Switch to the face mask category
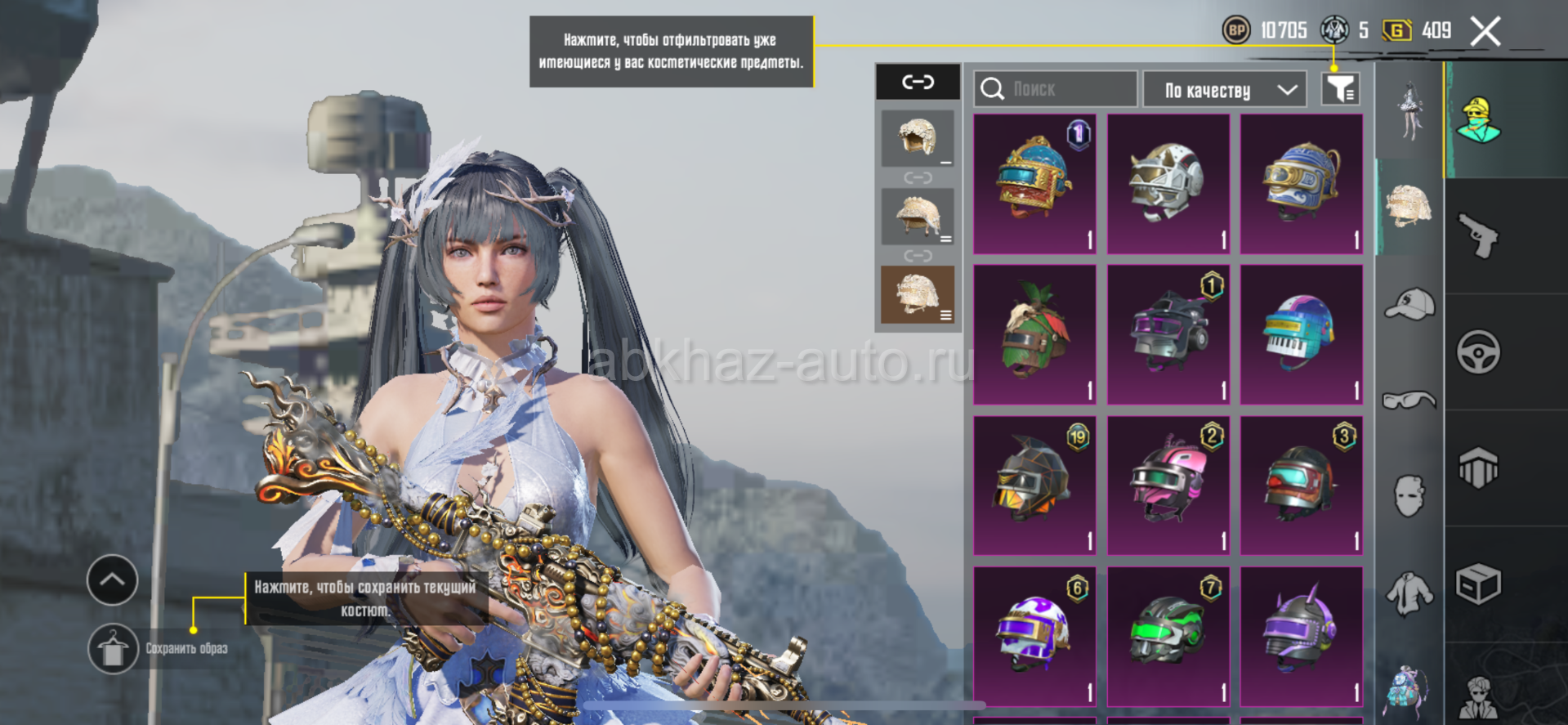Image resolution: width=1568 pixels, height=725 pixels. point(1409,495)
